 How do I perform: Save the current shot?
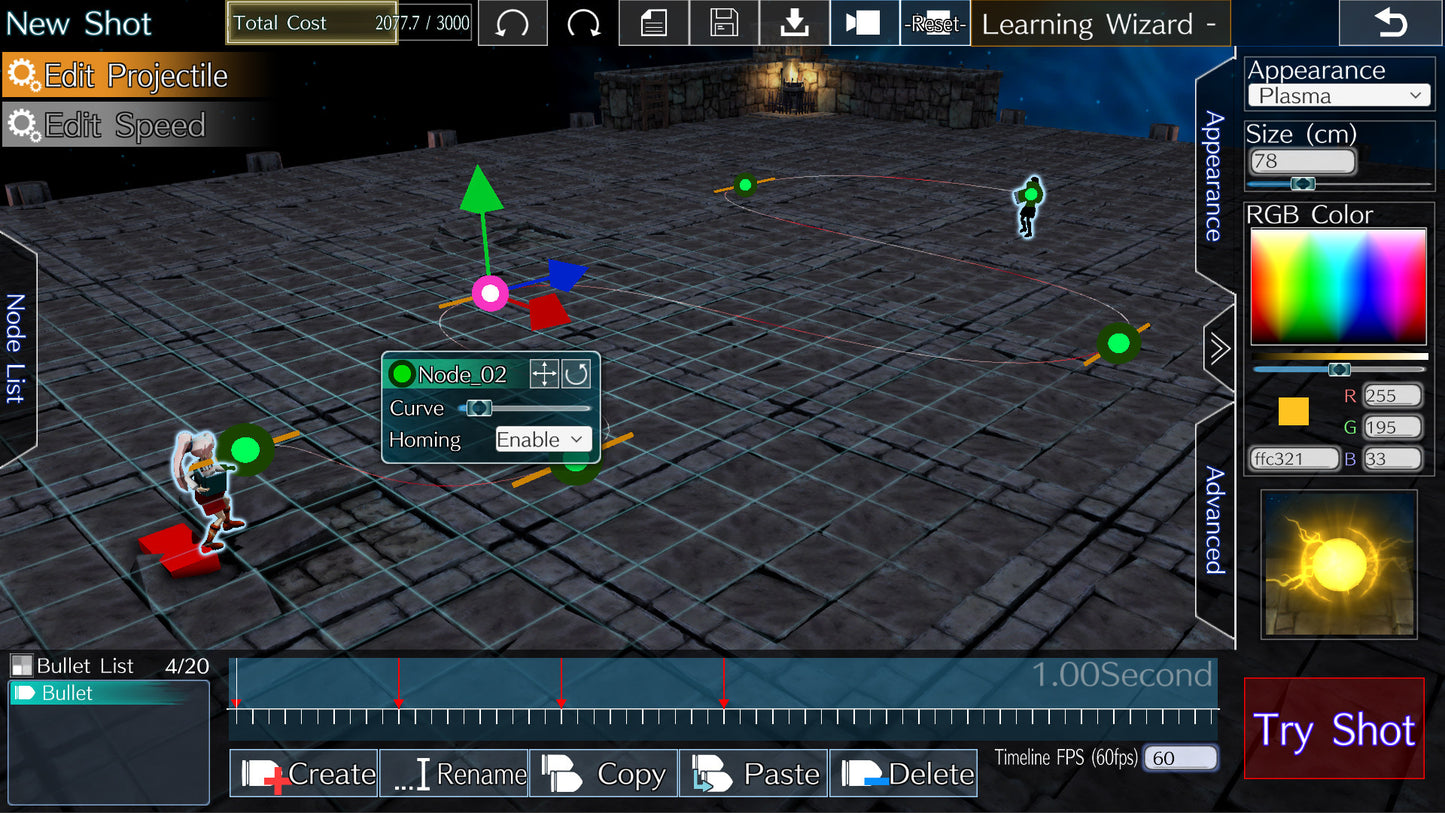pyautogui.click(x=723, y=22)
